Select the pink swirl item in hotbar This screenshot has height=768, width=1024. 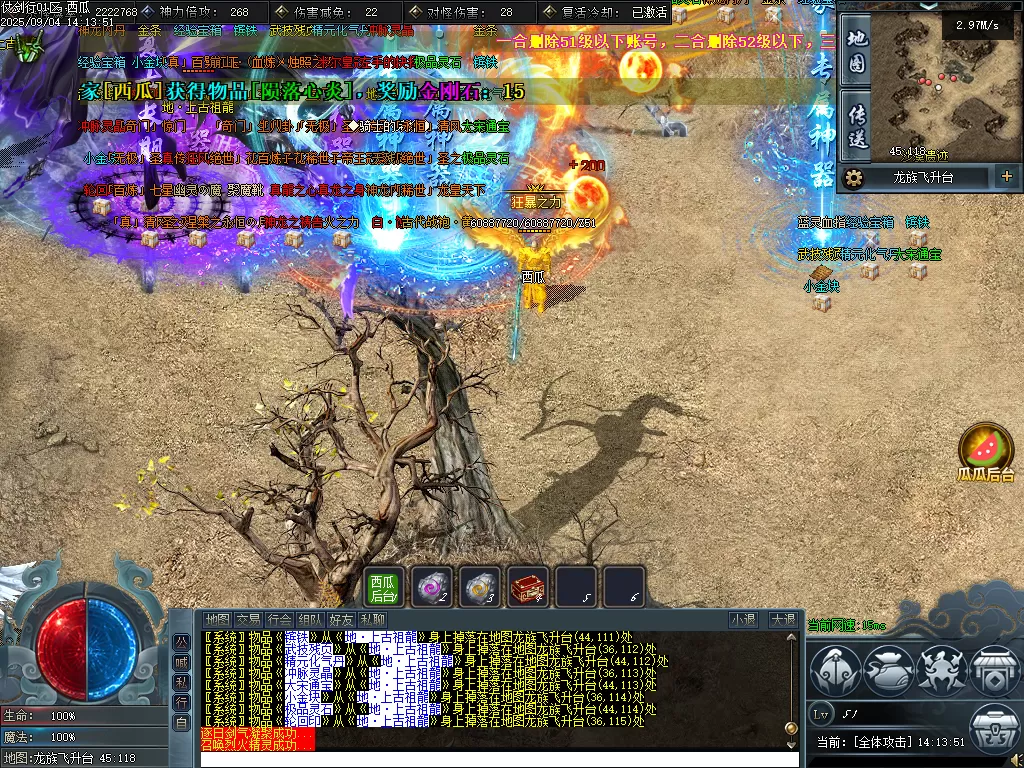coord(433,587)
